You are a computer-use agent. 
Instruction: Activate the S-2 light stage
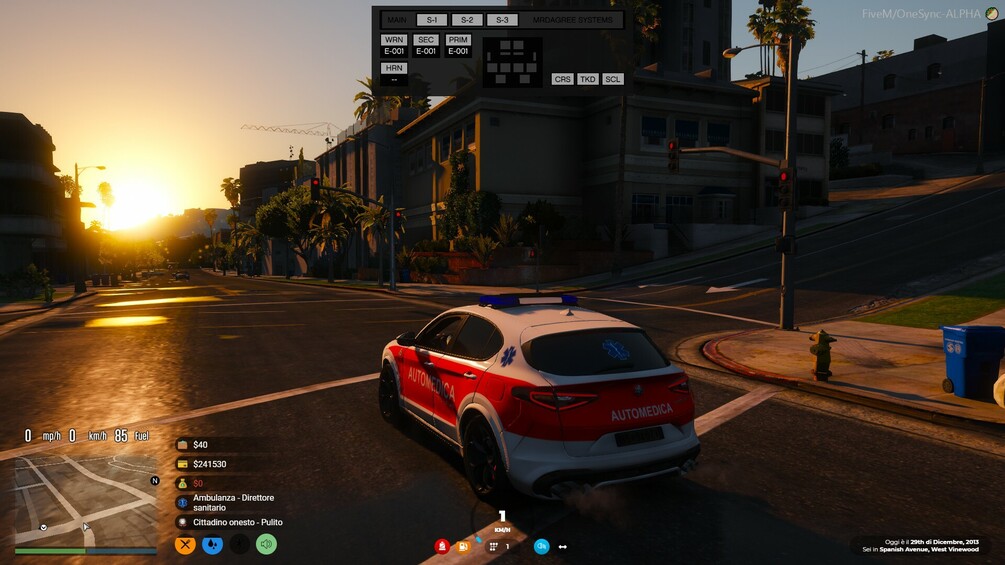tap(467, 20)
